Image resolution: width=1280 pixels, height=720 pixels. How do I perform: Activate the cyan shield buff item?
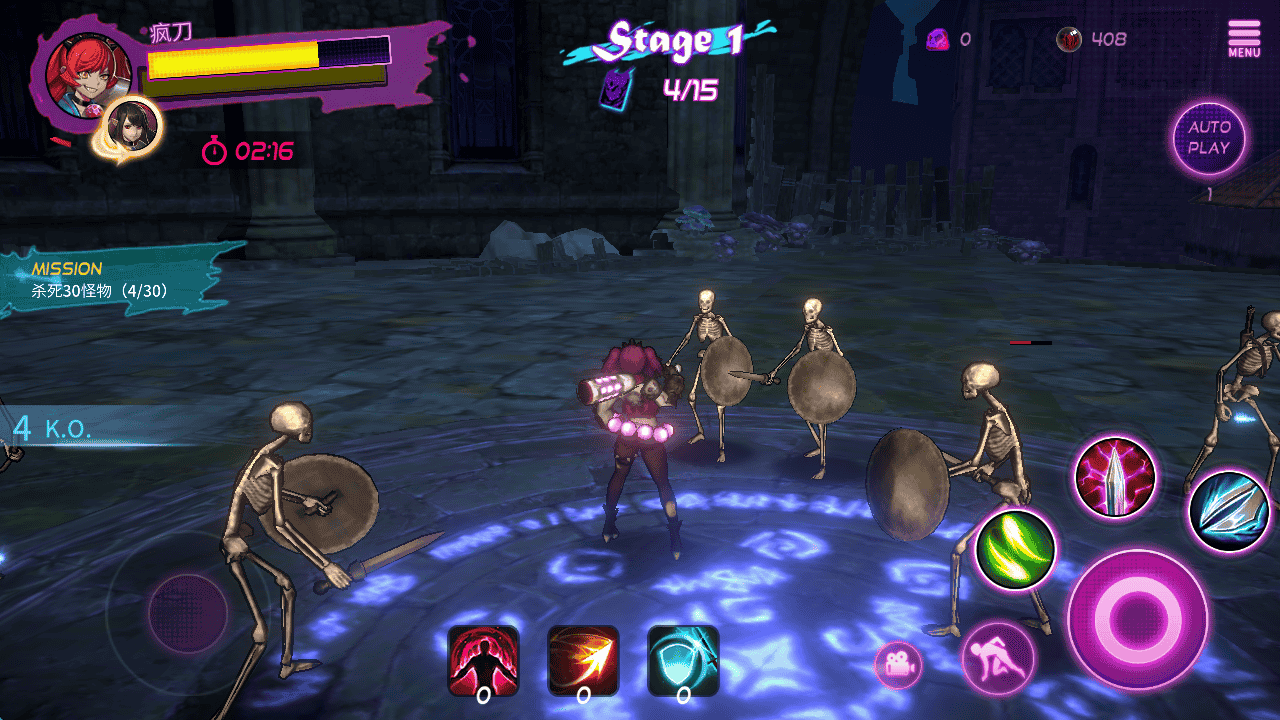point(683,660)
